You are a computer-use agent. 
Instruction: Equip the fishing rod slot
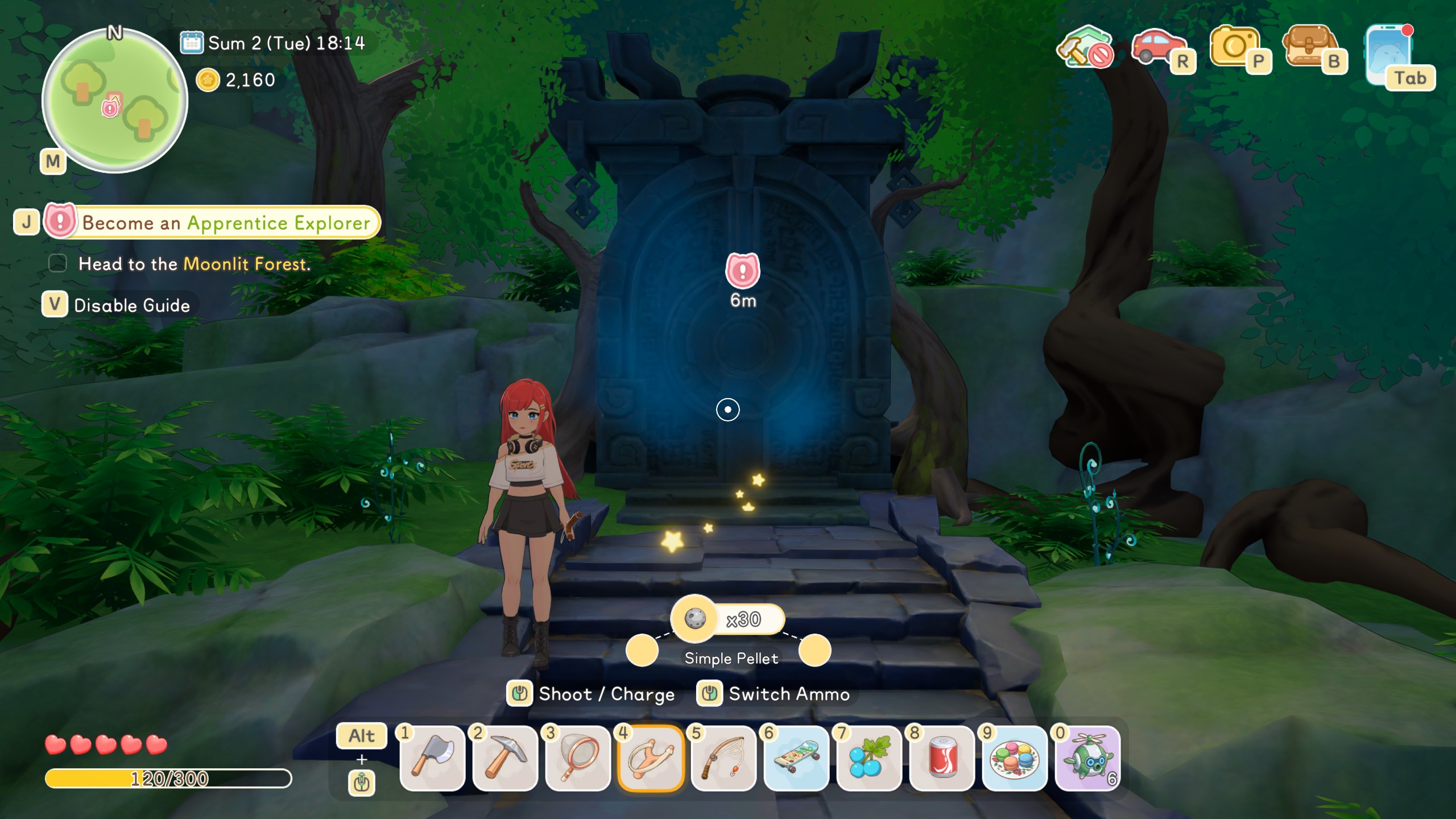tap(723, 758)
